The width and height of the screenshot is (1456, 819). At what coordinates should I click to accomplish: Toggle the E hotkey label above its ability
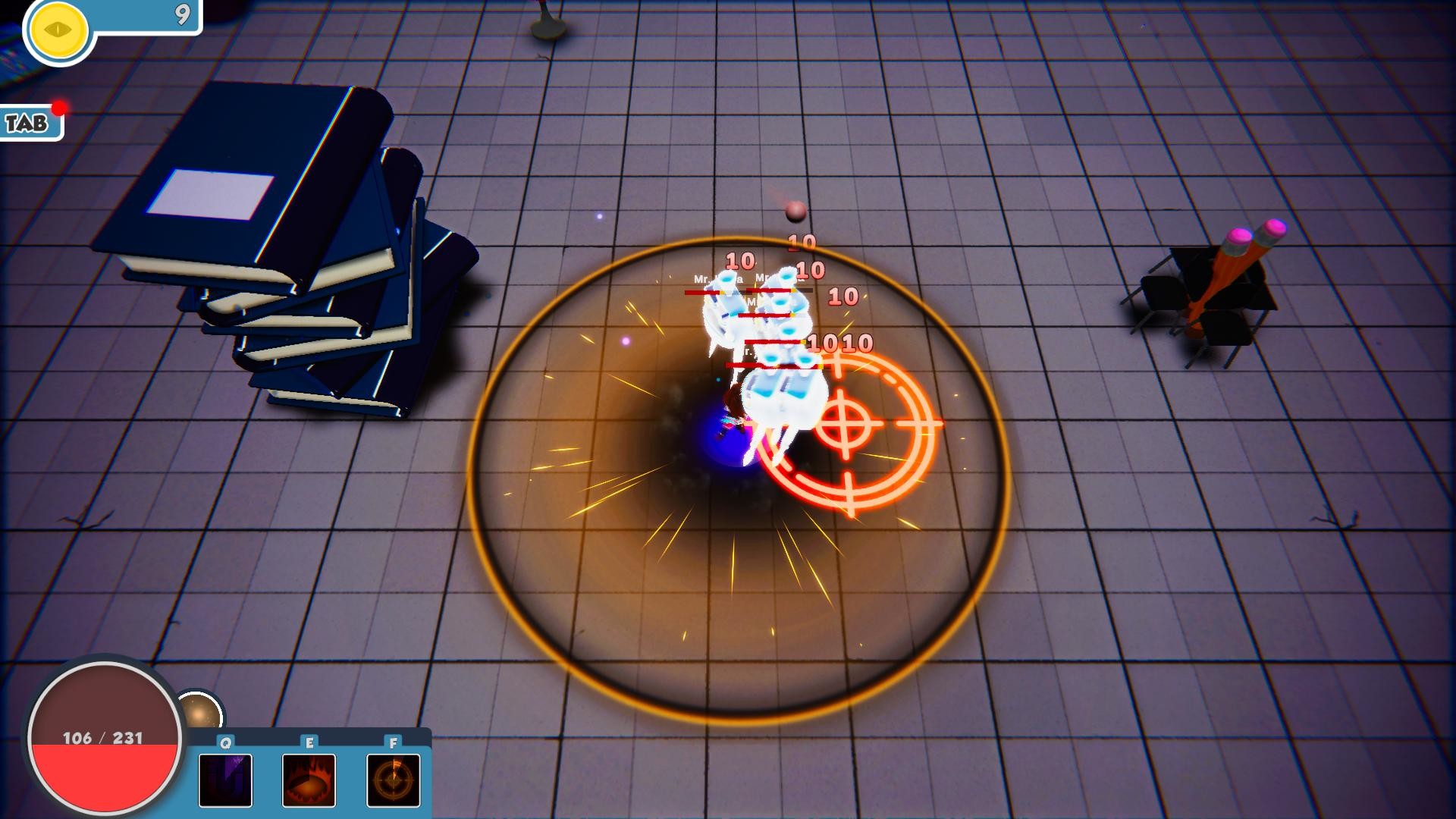click(309, 744)
